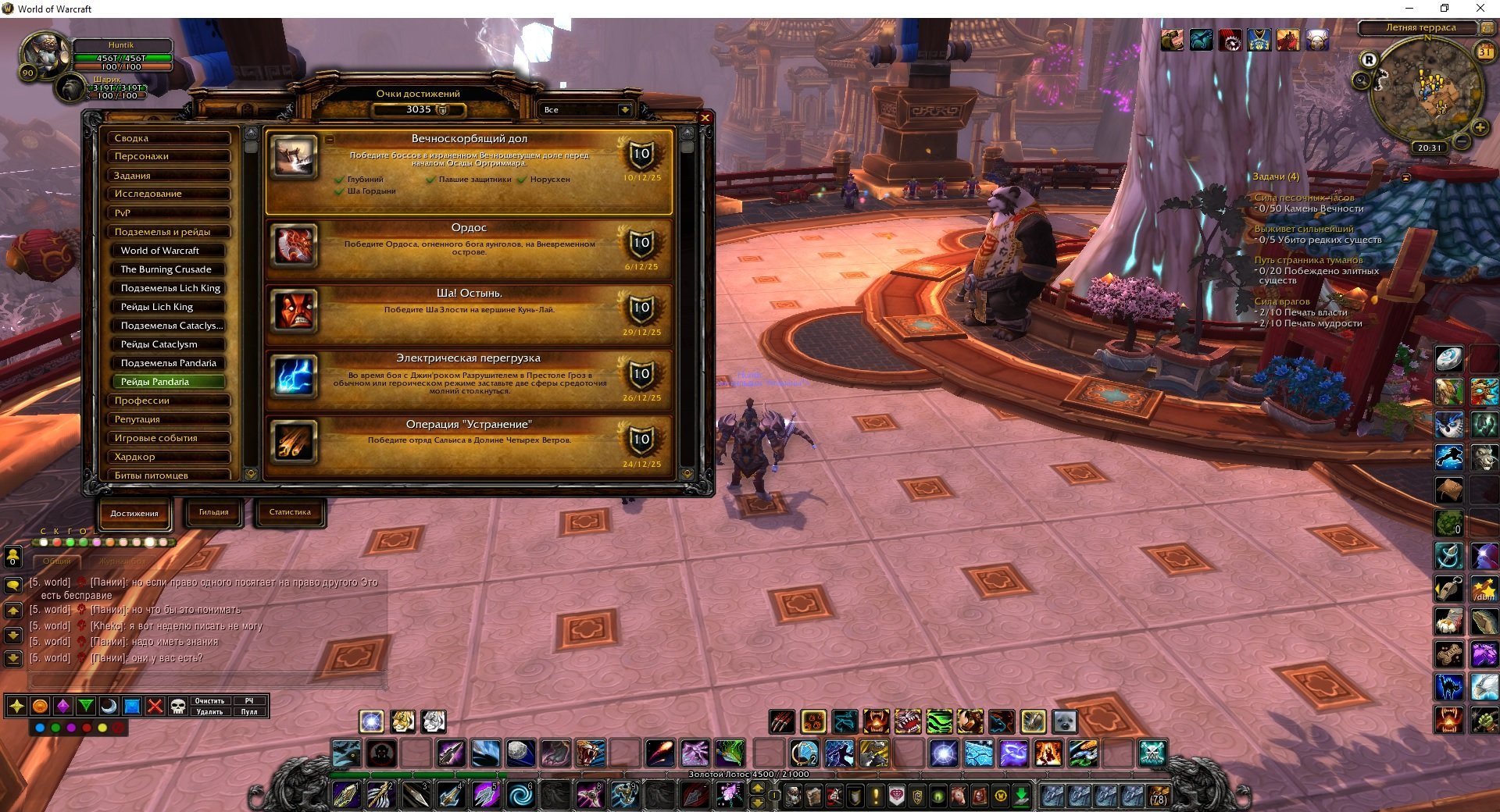Click the Очистить raid marker button
The height and width of the screenshot is (812, 1500).
click(x=209, y=701)
